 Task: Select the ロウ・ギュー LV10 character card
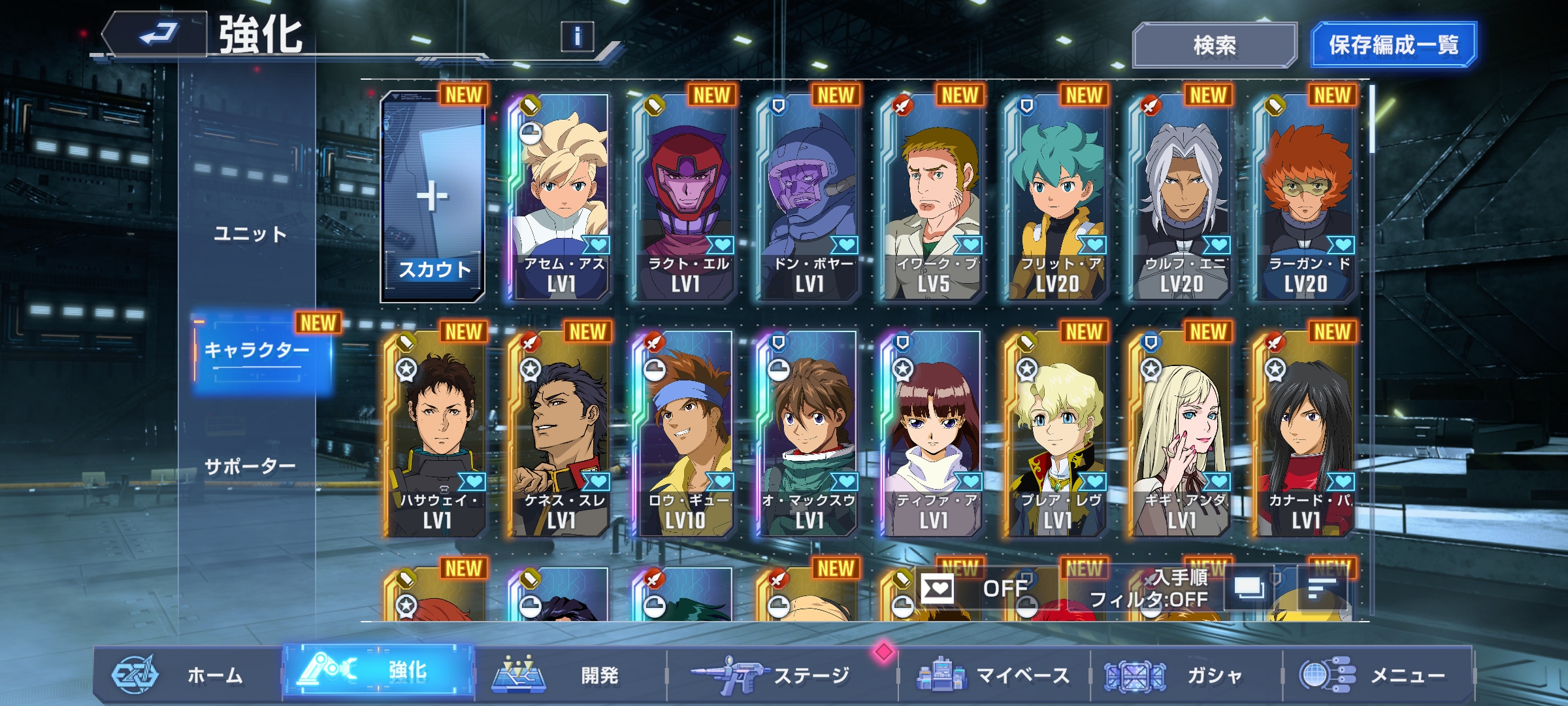683,434
